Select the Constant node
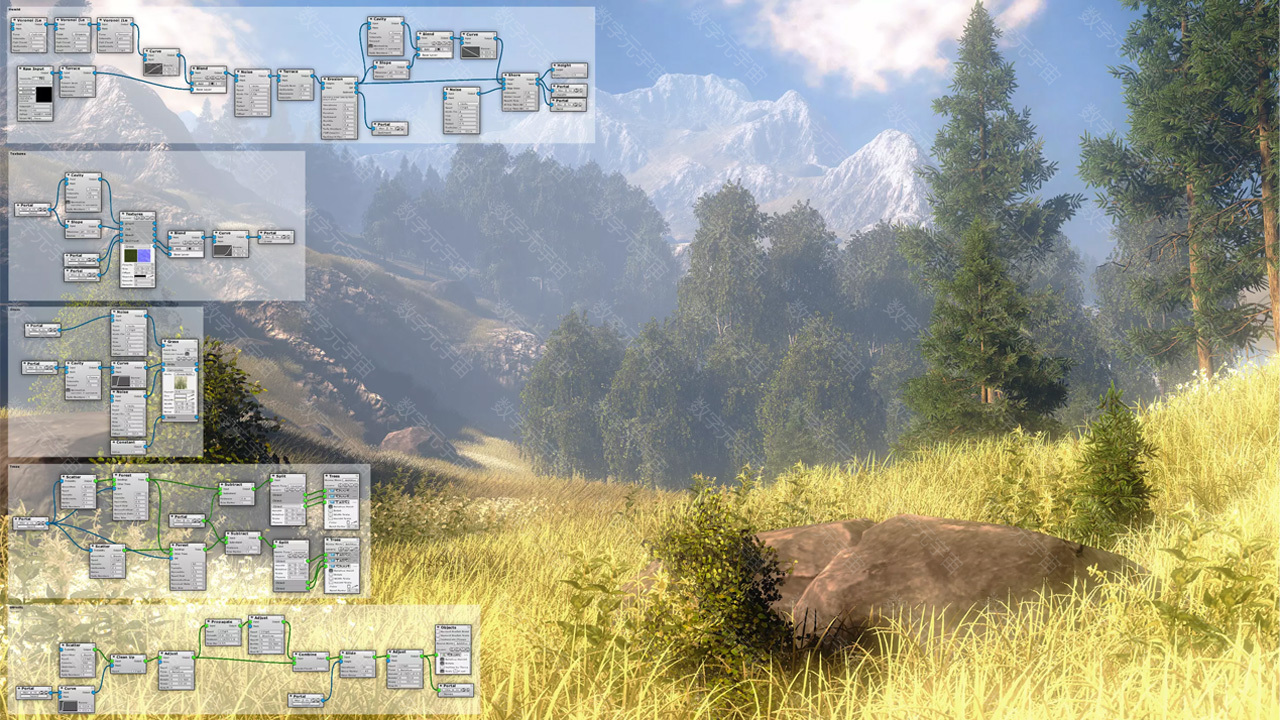The image size is (1280, 720). tap(128, 443)
